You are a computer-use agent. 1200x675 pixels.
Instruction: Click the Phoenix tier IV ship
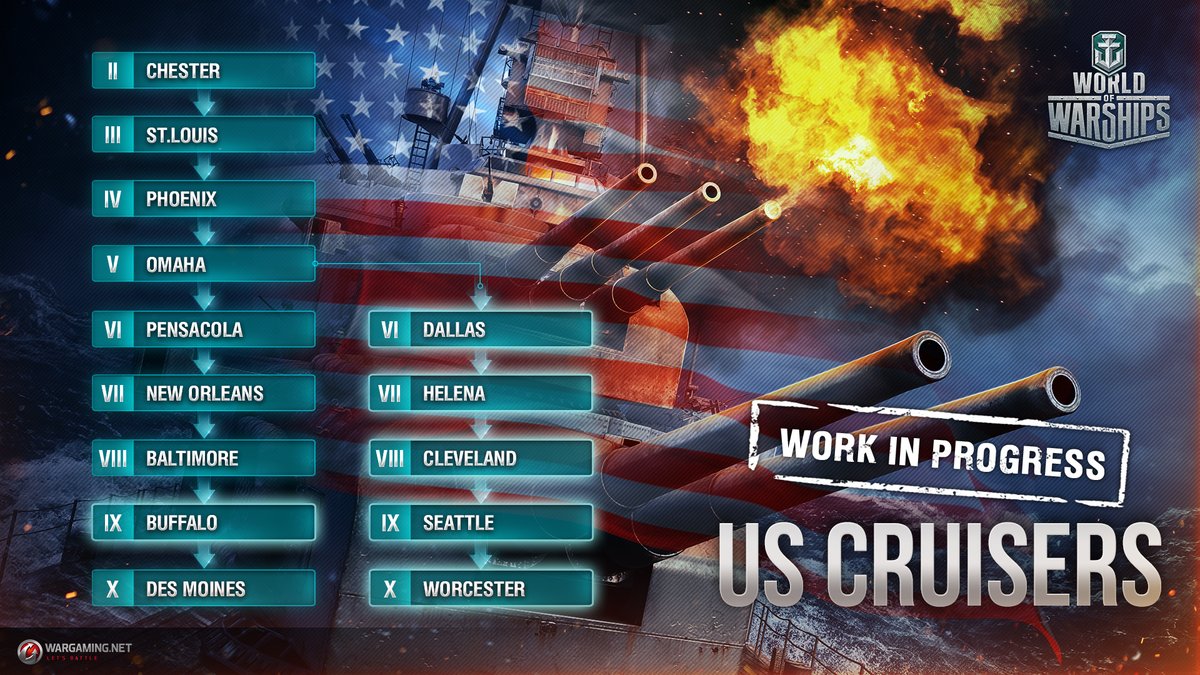(204, 199)
